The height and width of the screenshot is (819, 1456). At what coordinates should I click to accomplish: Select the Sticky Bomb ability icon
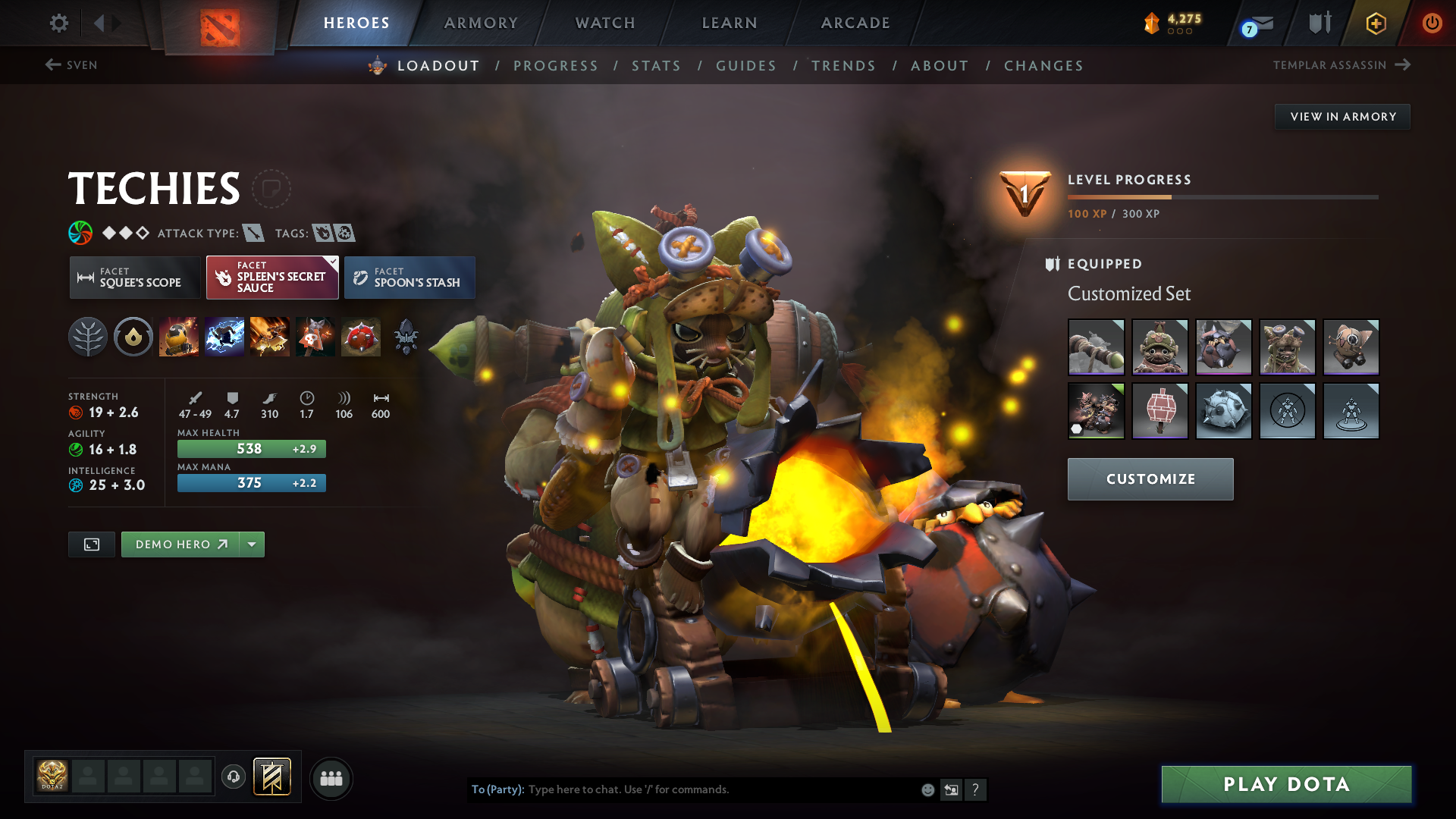179,337
